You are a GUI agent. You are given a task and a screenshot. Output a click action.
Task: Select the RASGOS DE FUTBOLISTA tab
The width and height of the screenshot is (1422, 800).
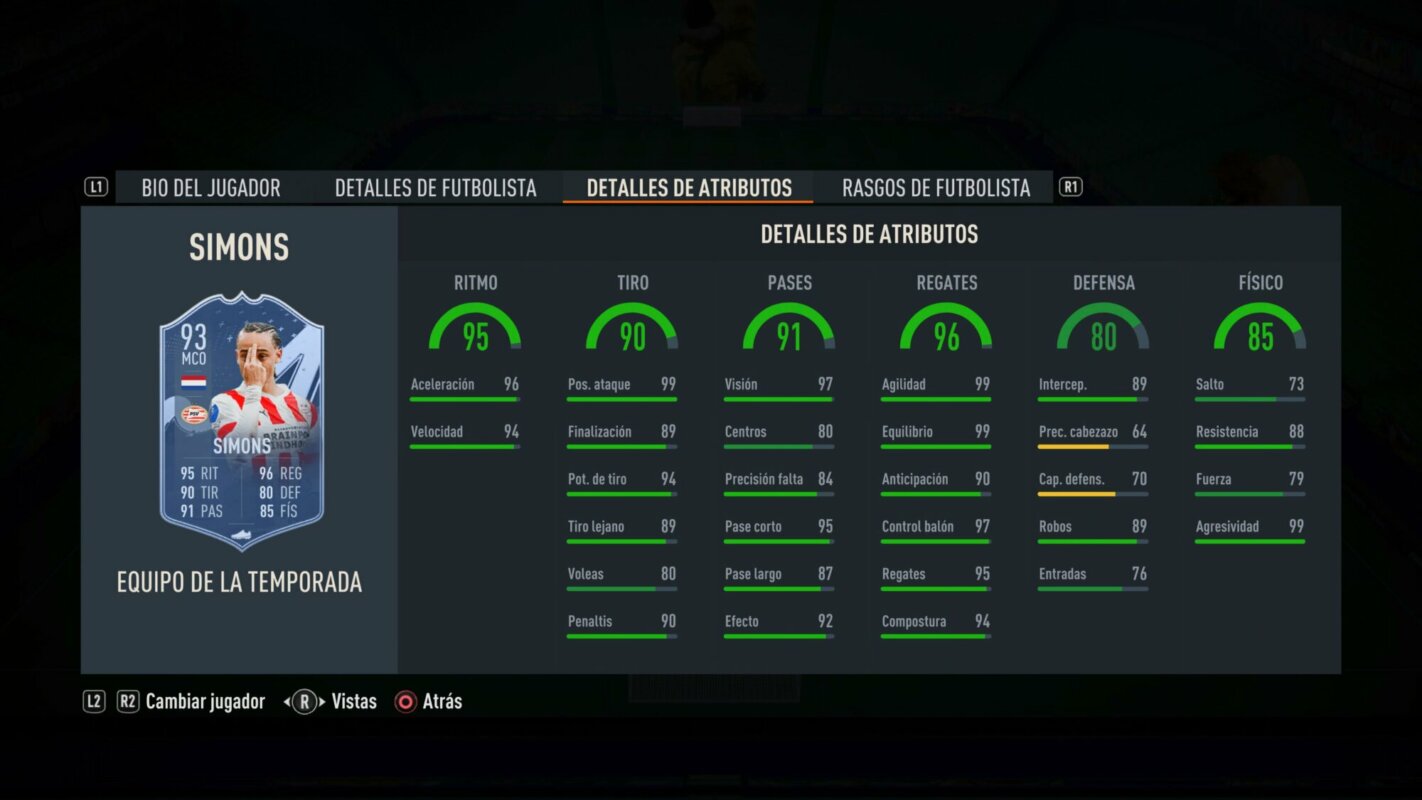coord(936,187)
